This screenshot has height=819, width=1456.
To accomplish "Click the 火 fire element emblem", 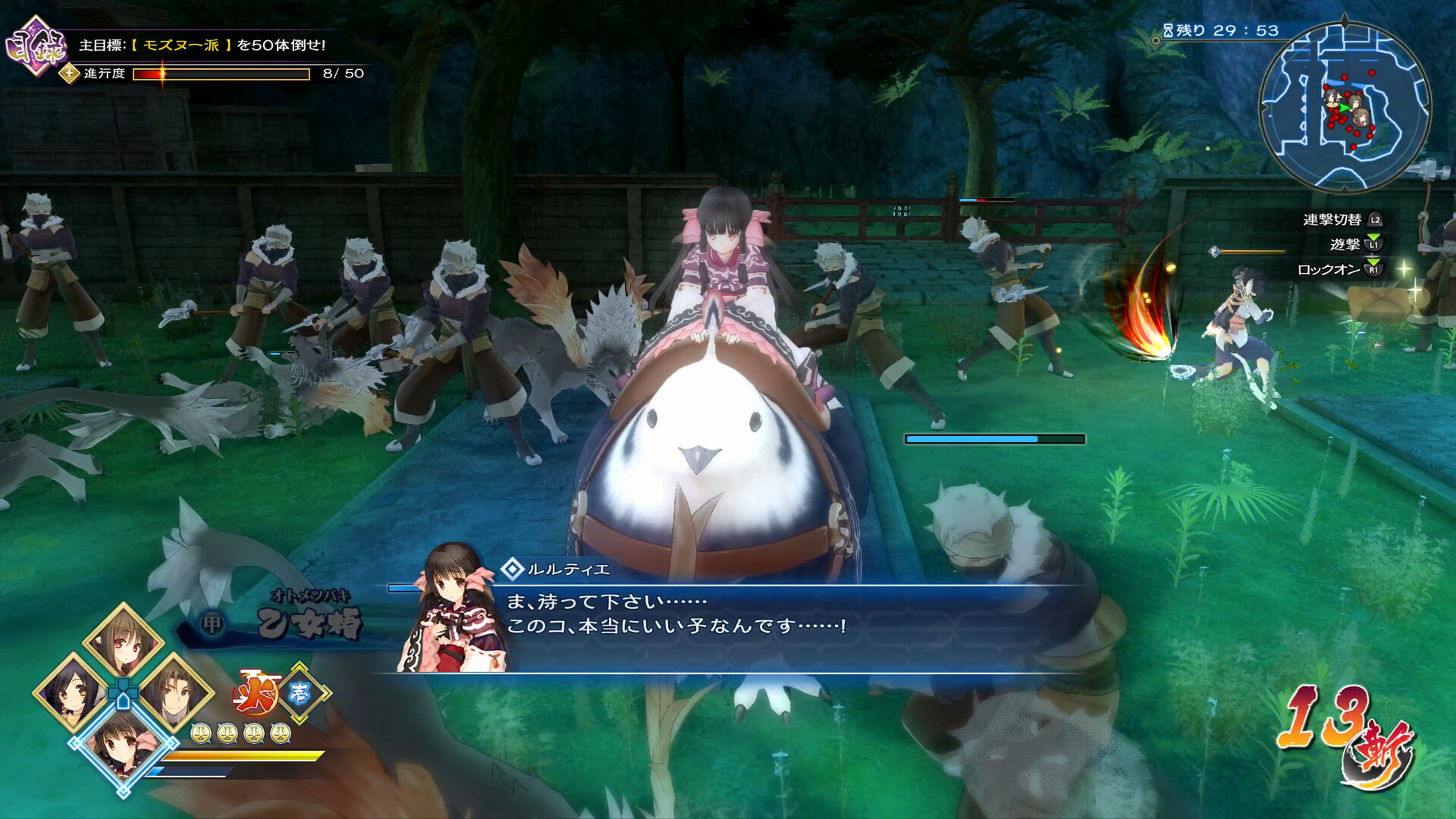I will coord(257,692).
